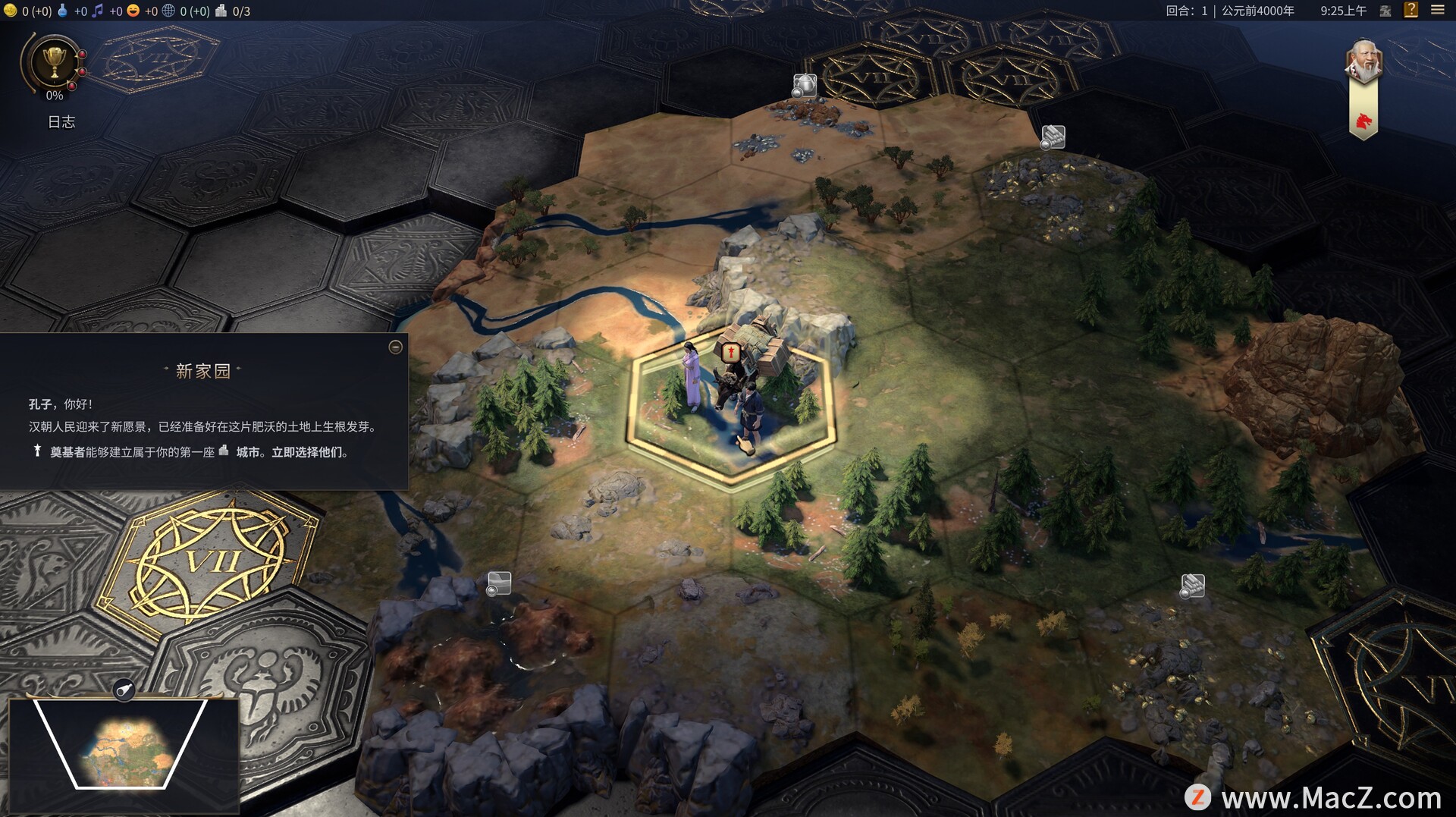
Task: Click the gold coin yield icon
Action: (x=10, y=11)
